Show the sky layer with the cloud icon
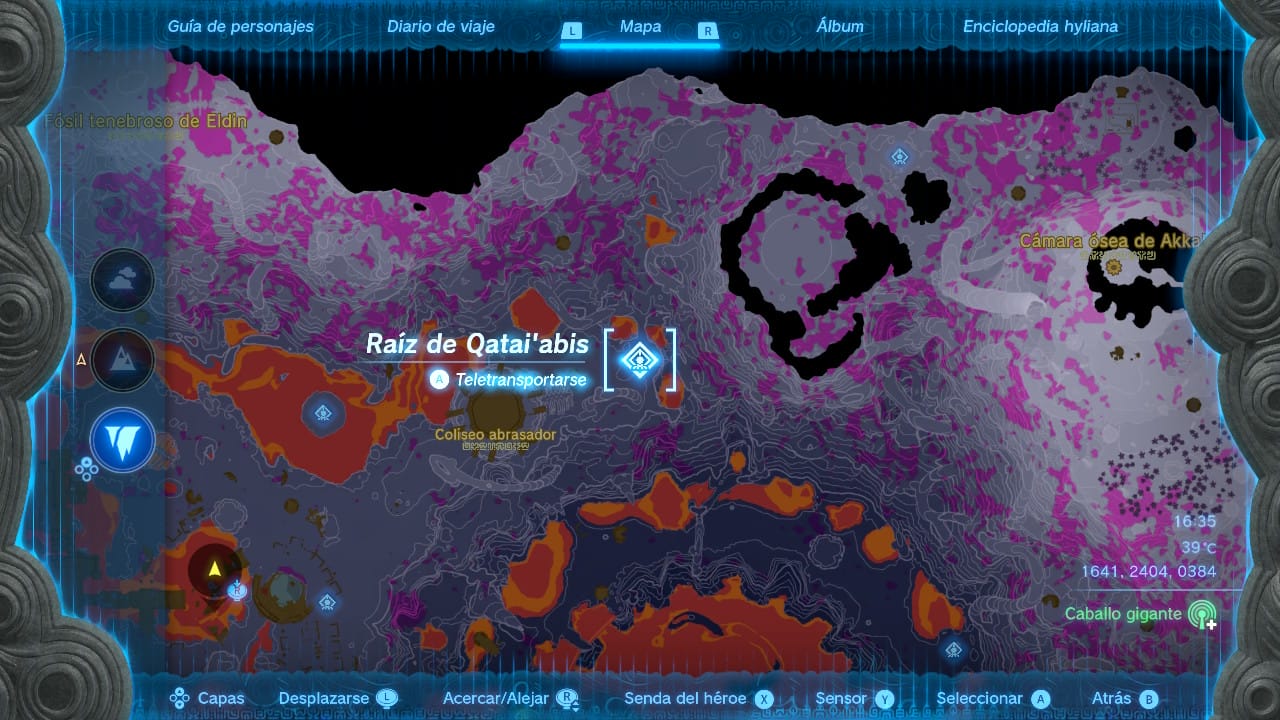Image resolution: width=1280 pixels, height=720 pixels. tap(123, 281)
